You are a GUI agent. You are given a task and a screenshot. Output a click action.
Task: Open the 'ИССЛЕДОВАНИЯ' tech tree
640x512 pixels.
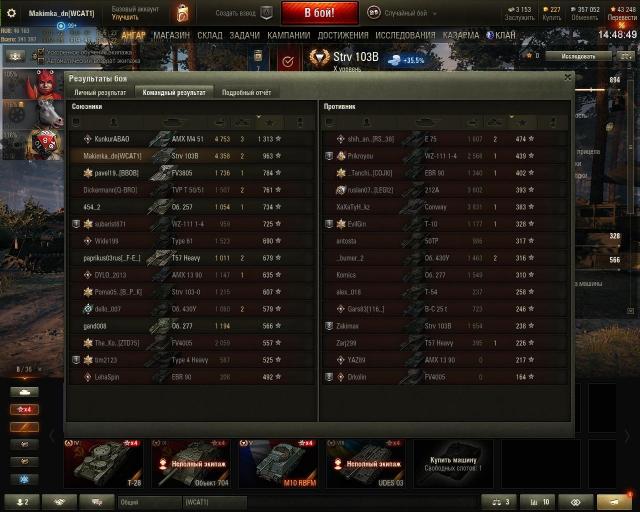[405, 35]
